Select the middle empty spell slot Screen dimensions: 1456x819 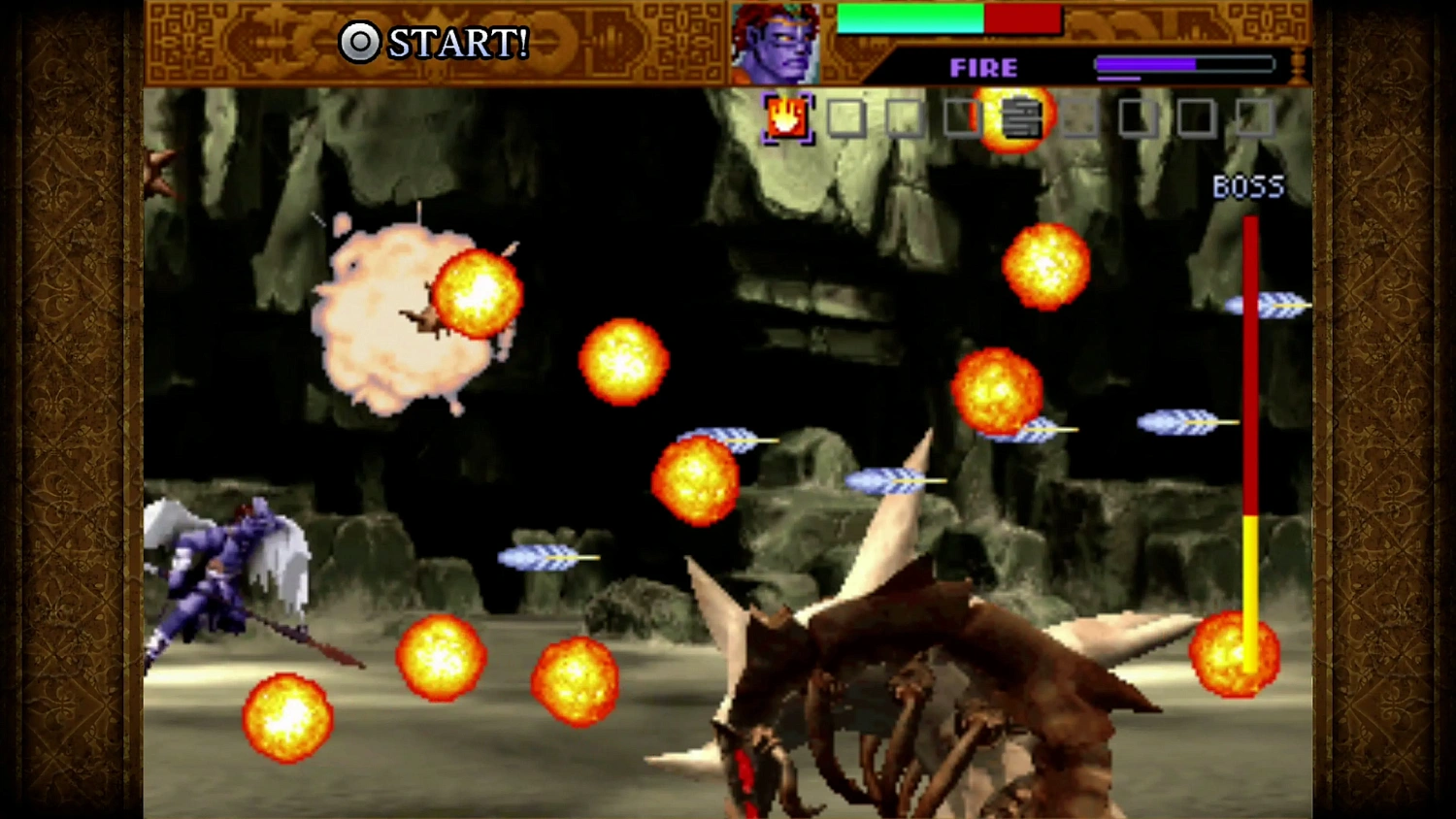[x=1077, y=117]
